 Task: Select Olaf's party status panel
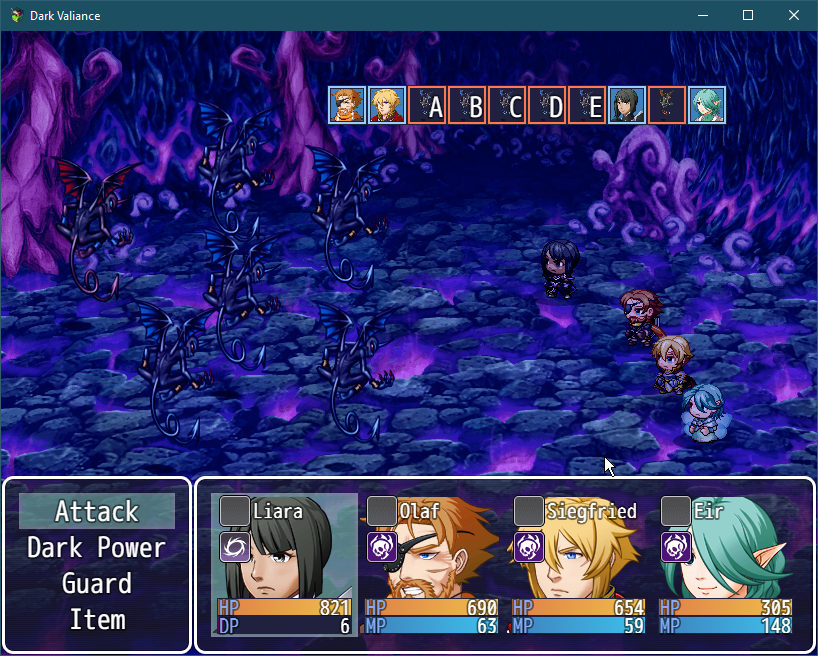coord(431,565)
